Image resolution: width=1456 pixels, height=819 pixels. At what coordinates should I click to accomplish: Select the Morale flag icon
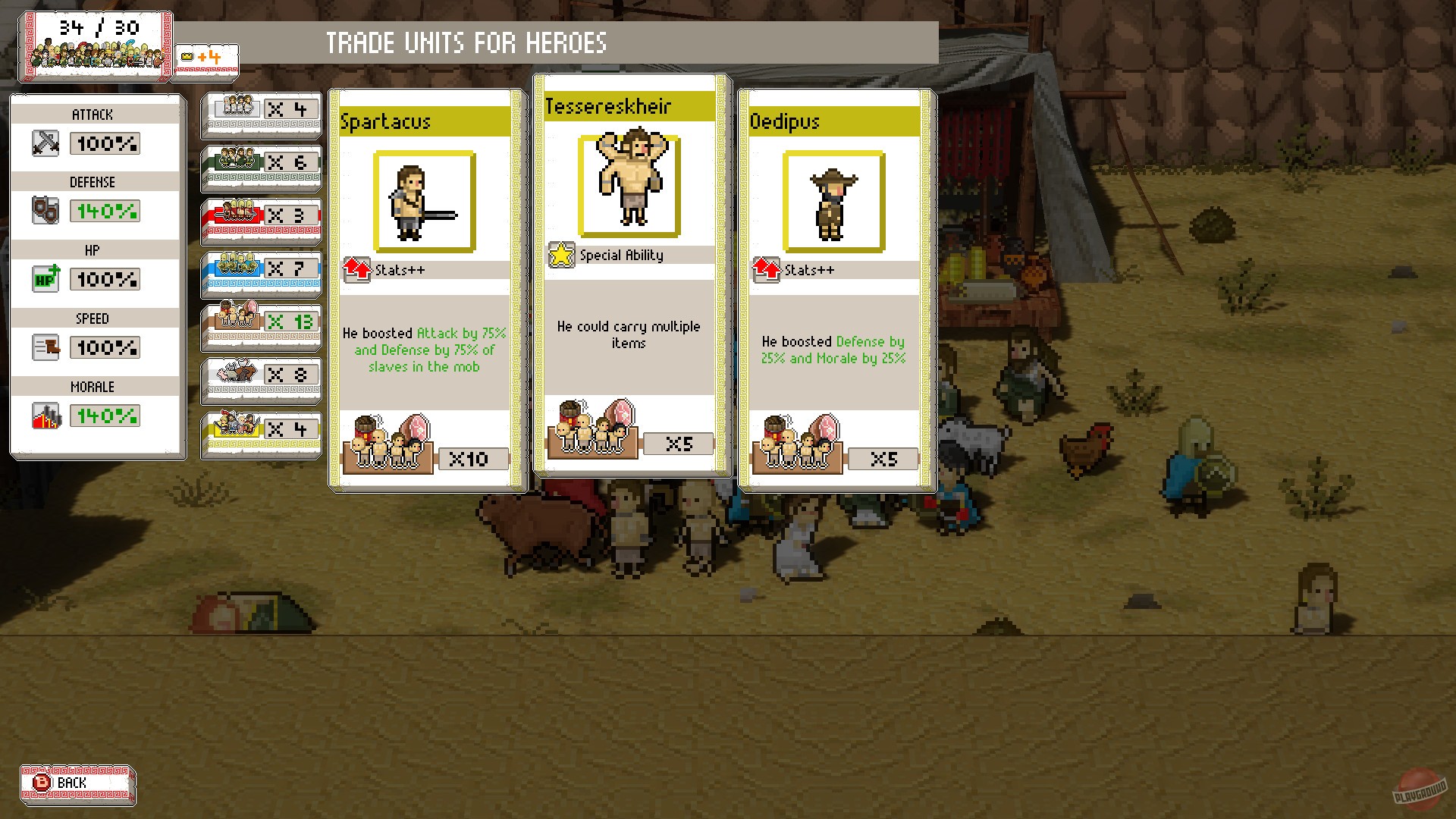pyautogui.click(x=45, y=416)
